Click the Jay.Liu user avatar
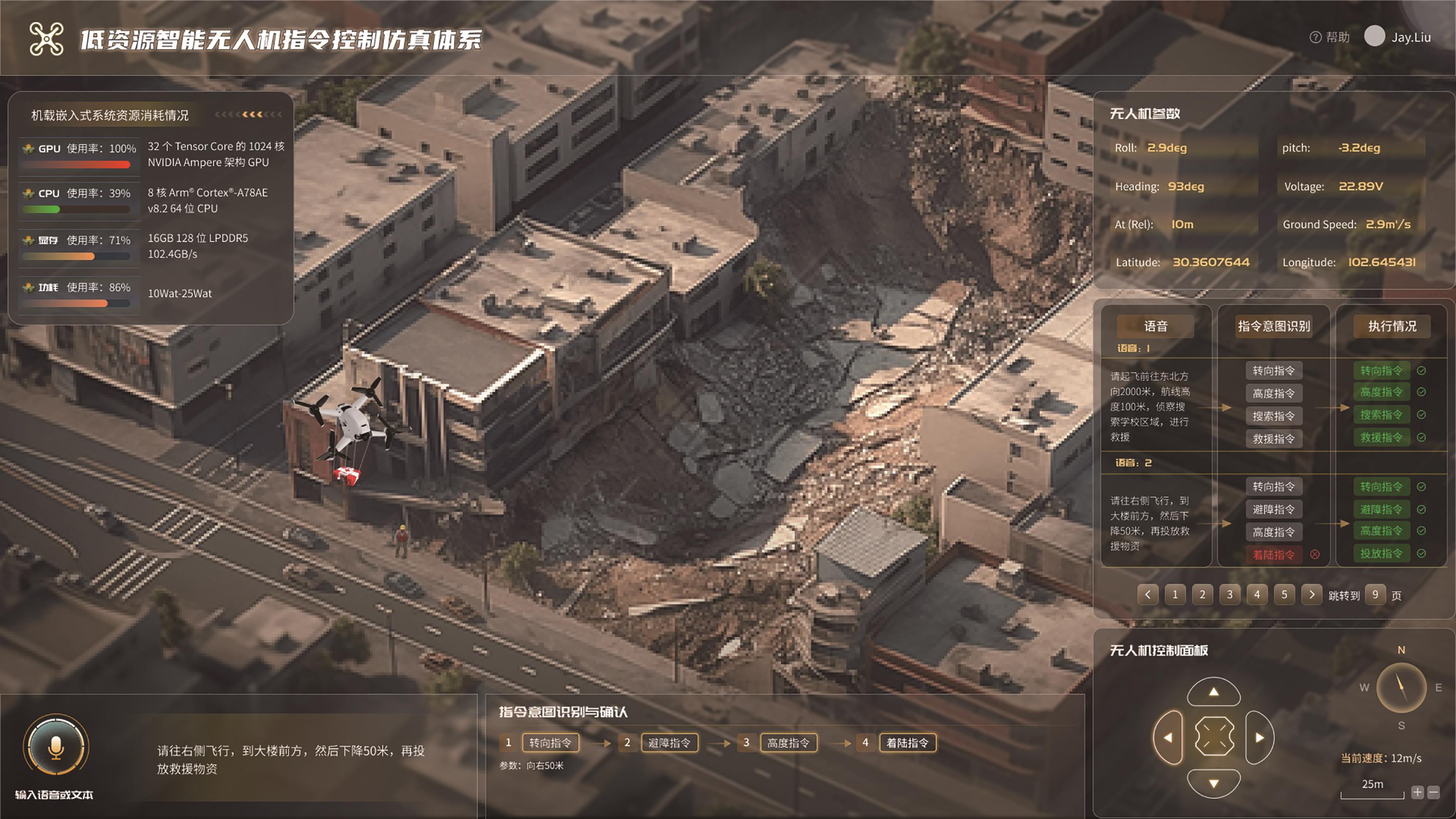 tap(1375, 36)
